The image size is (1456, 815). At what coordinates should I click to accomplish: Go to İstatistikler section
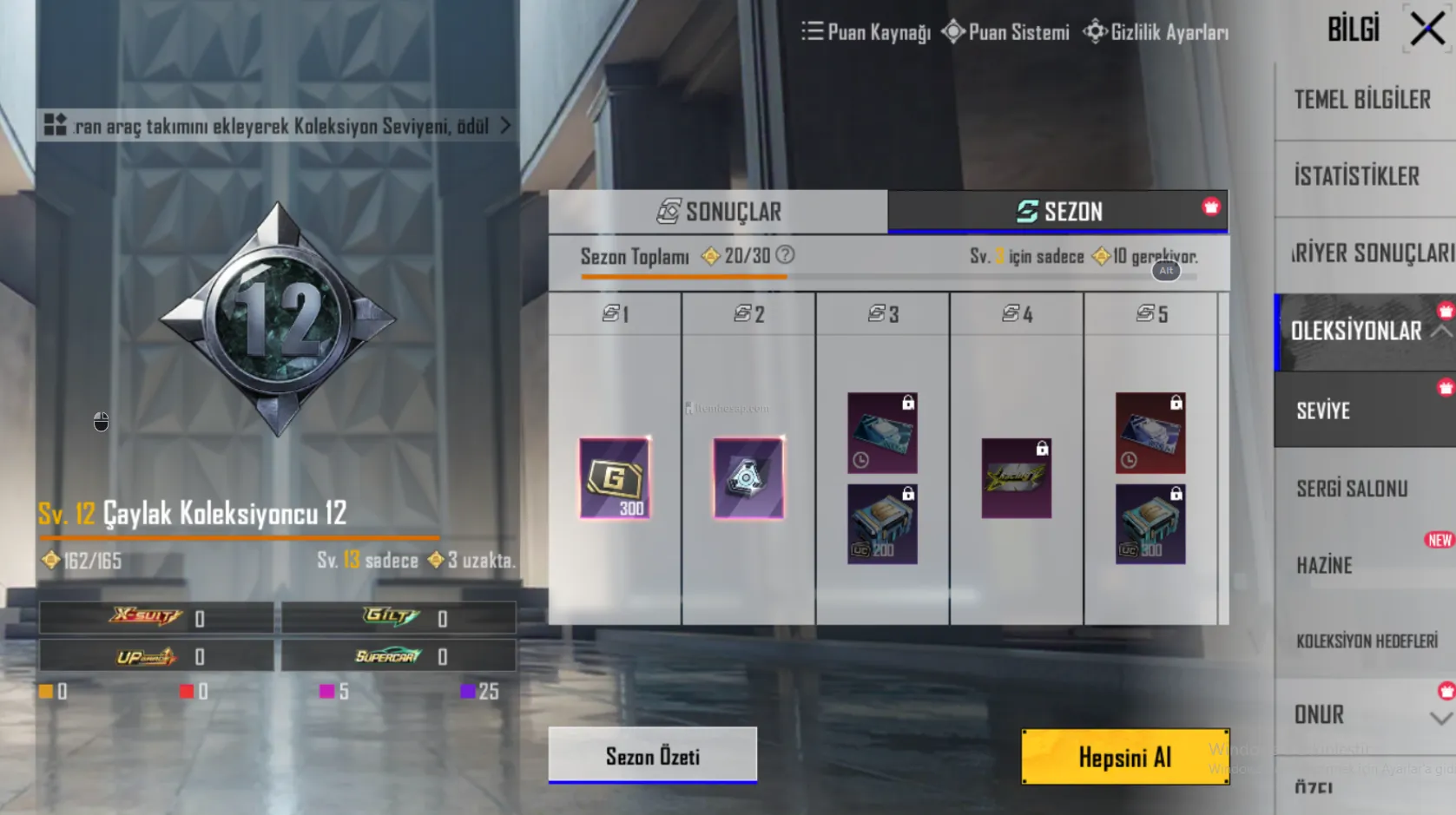click(1357, 177)
